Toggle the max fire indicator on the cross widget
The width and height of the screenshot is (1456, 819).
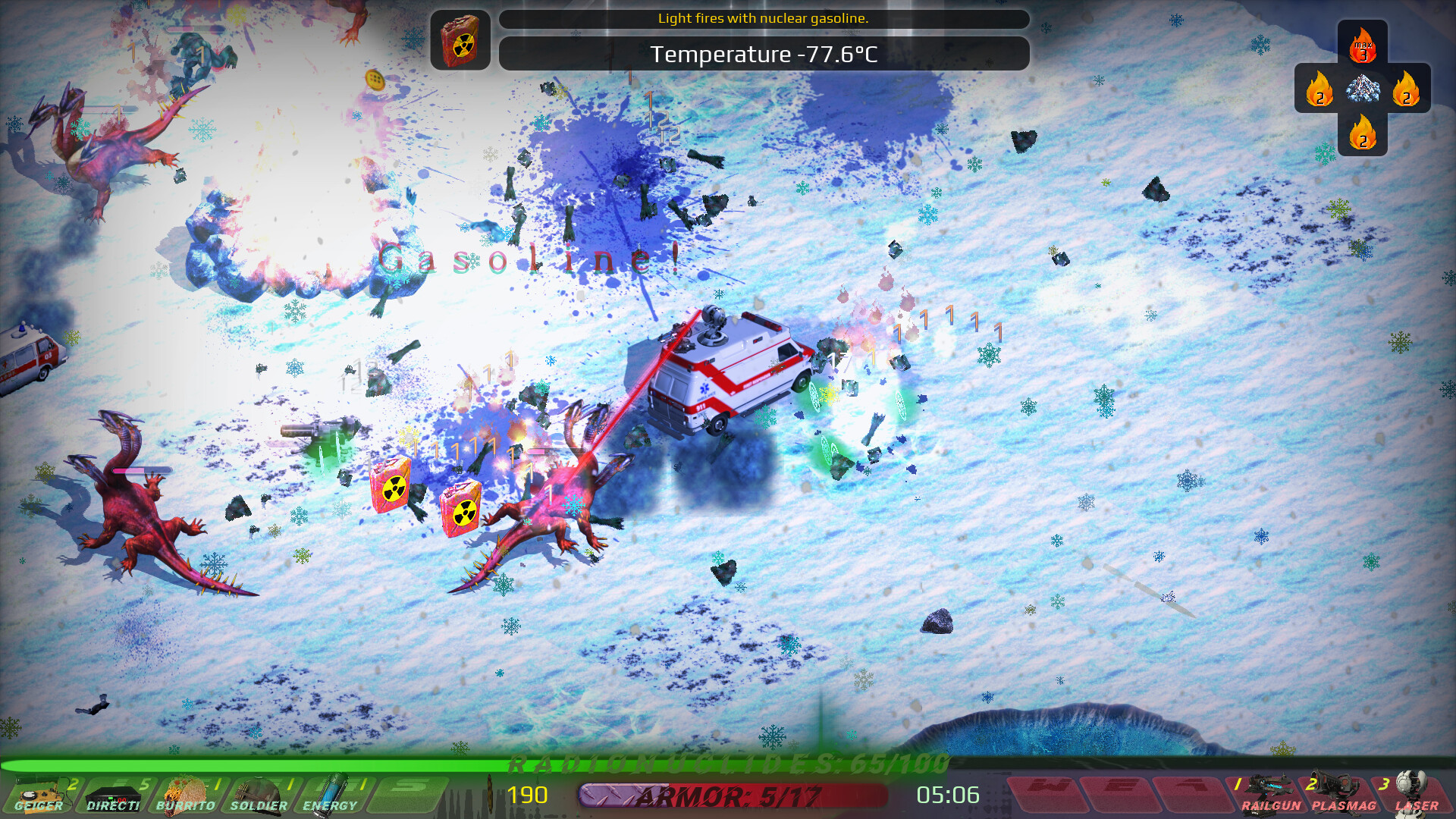(1363, 44)
